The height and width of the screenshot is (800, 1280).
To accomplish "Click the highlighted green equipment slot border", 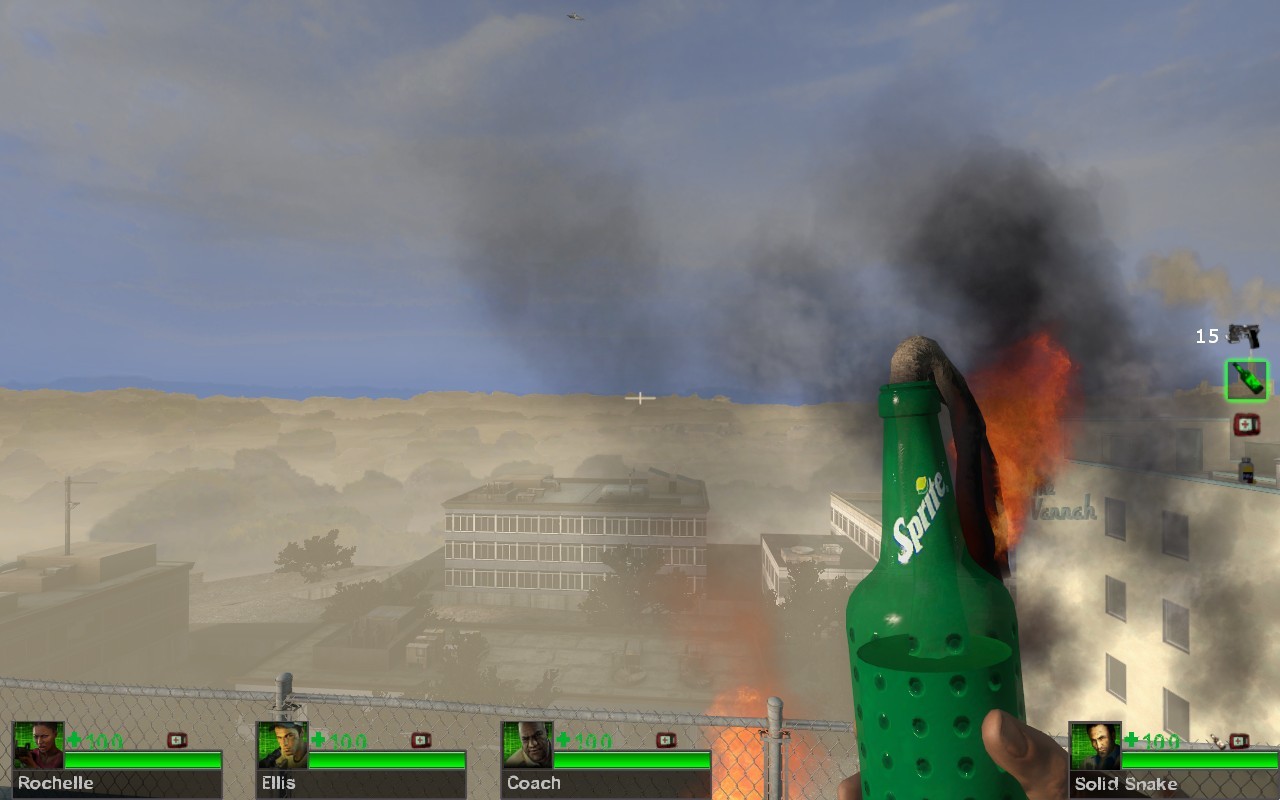I will (x=1247, y=381).
